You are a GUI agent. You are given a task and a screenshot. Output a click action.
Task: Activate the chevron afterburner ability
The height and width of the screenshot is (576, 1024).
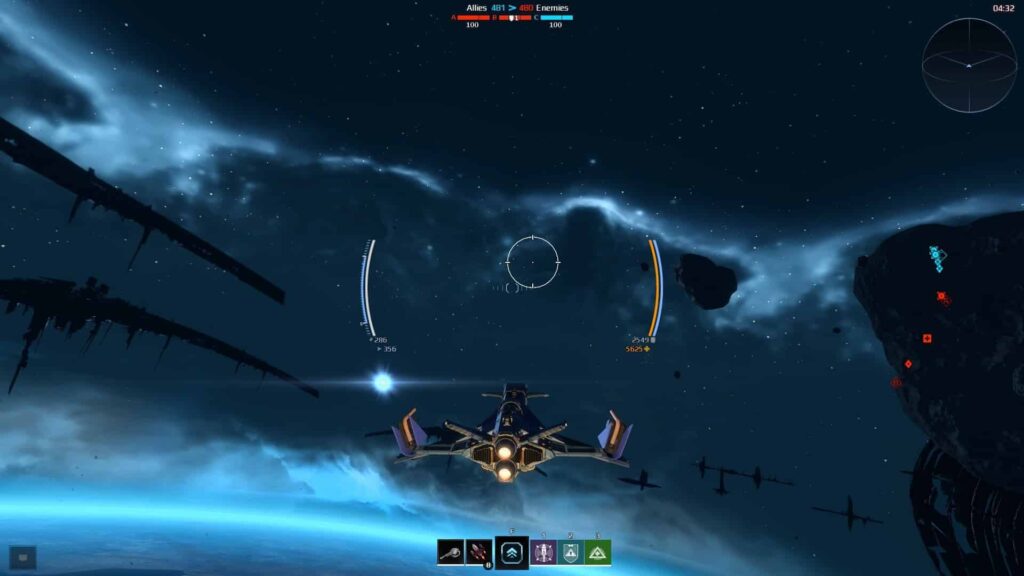coord(512,552)
